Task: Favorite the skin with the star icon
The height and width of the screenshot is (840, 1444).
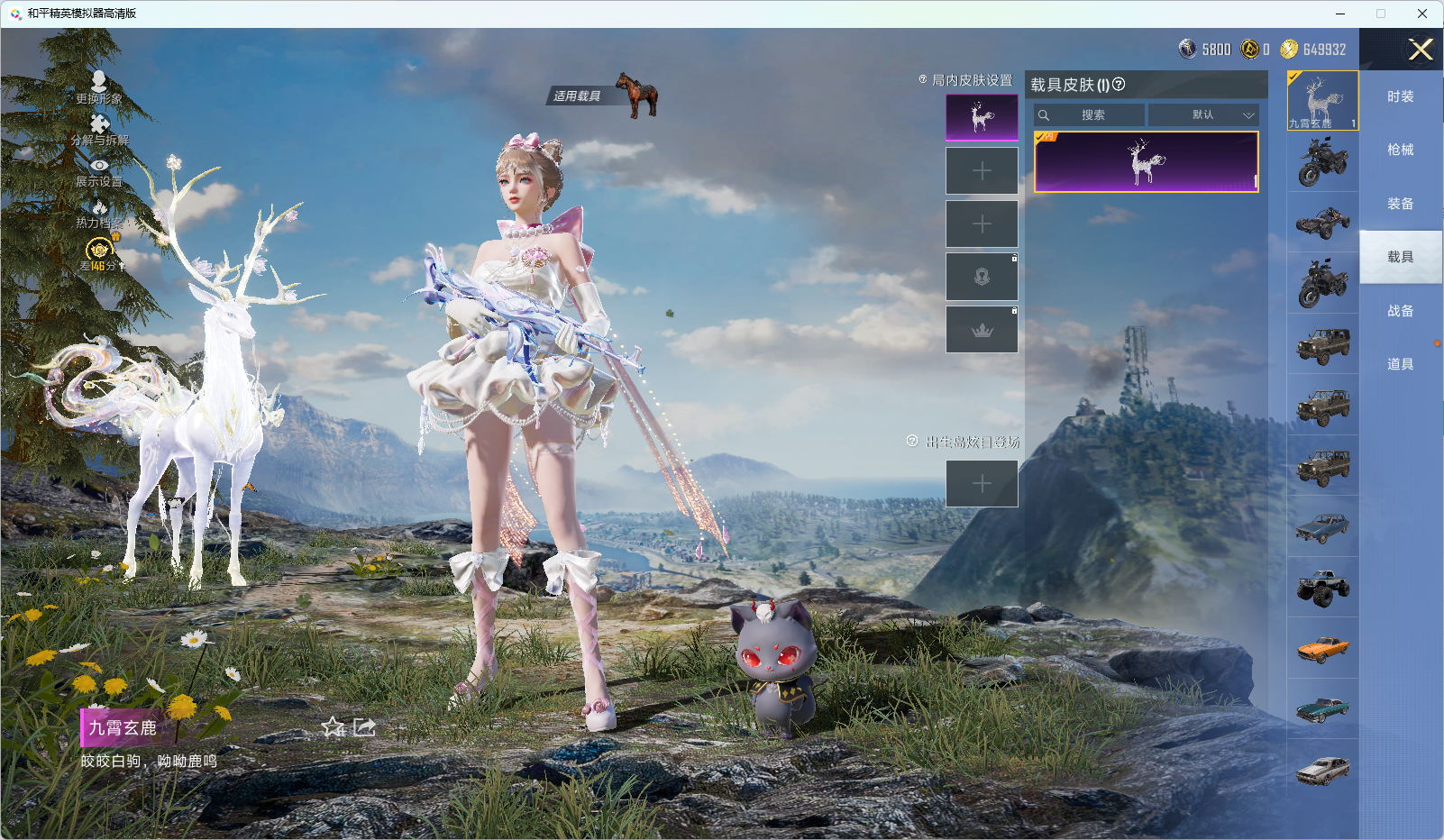Action: click(334, 727)
